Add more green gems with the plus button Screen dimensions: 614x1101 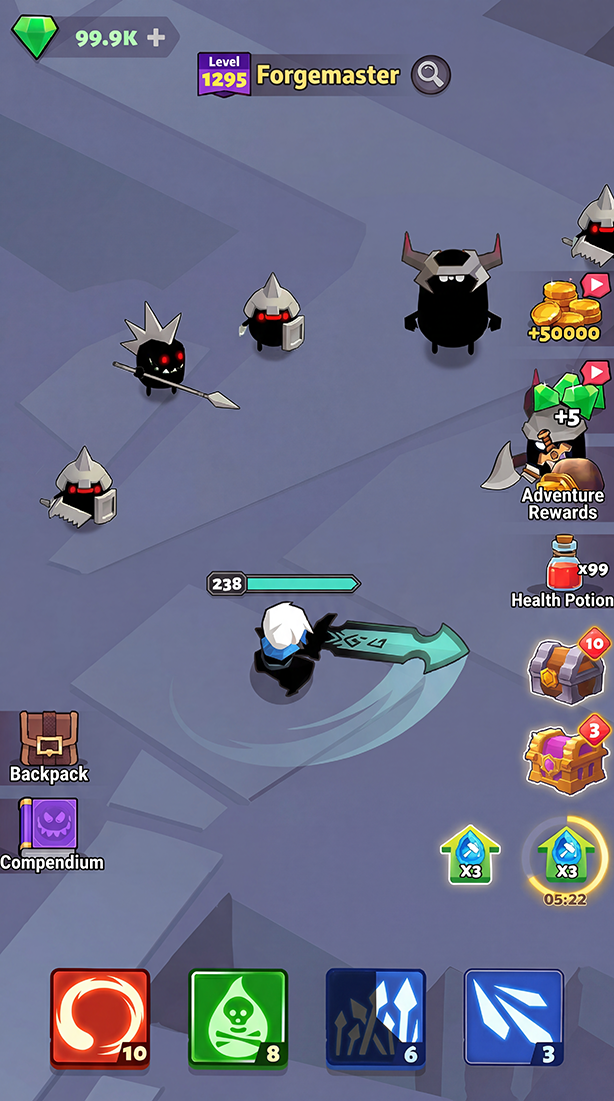[156, 38]
